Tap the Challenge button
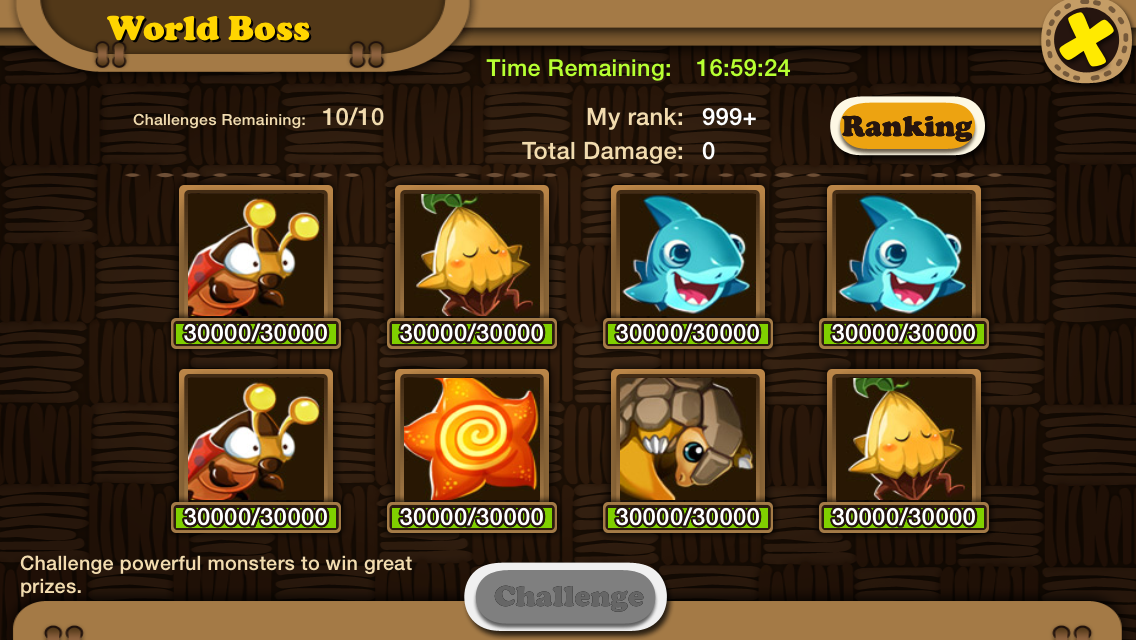The height and width of the screenshot is (640, 1136). [566, 597]
